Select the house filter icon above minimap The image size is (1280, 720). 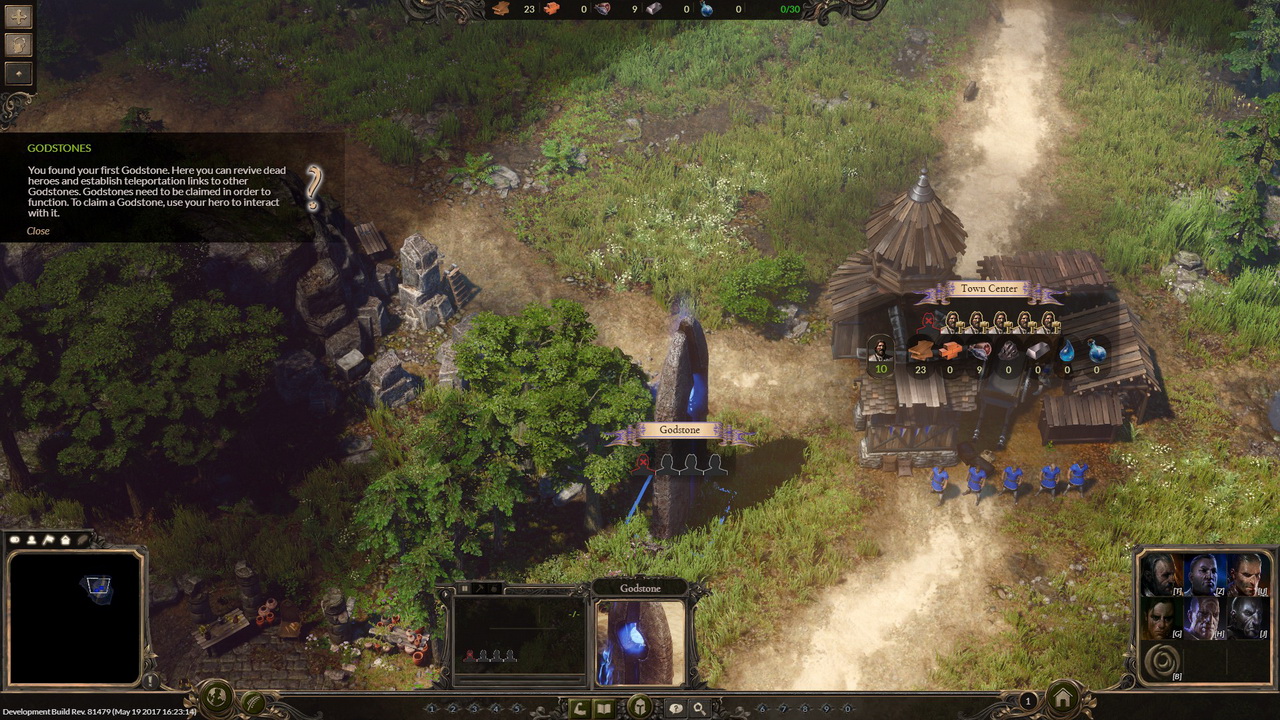[x=65, y=540]
